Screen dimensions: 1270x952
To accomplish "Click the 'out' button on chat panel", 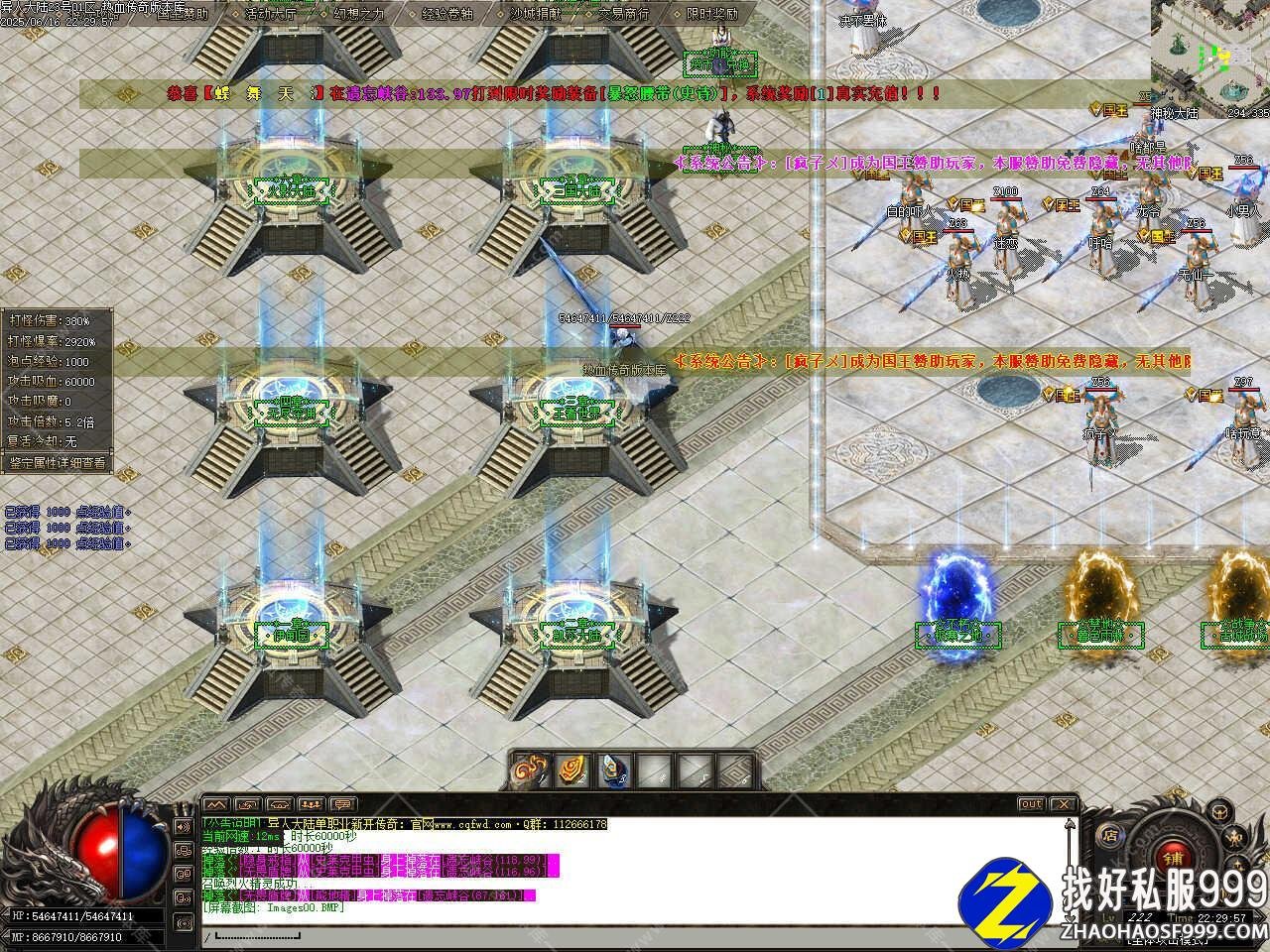I will click(x=1031, y=803).
